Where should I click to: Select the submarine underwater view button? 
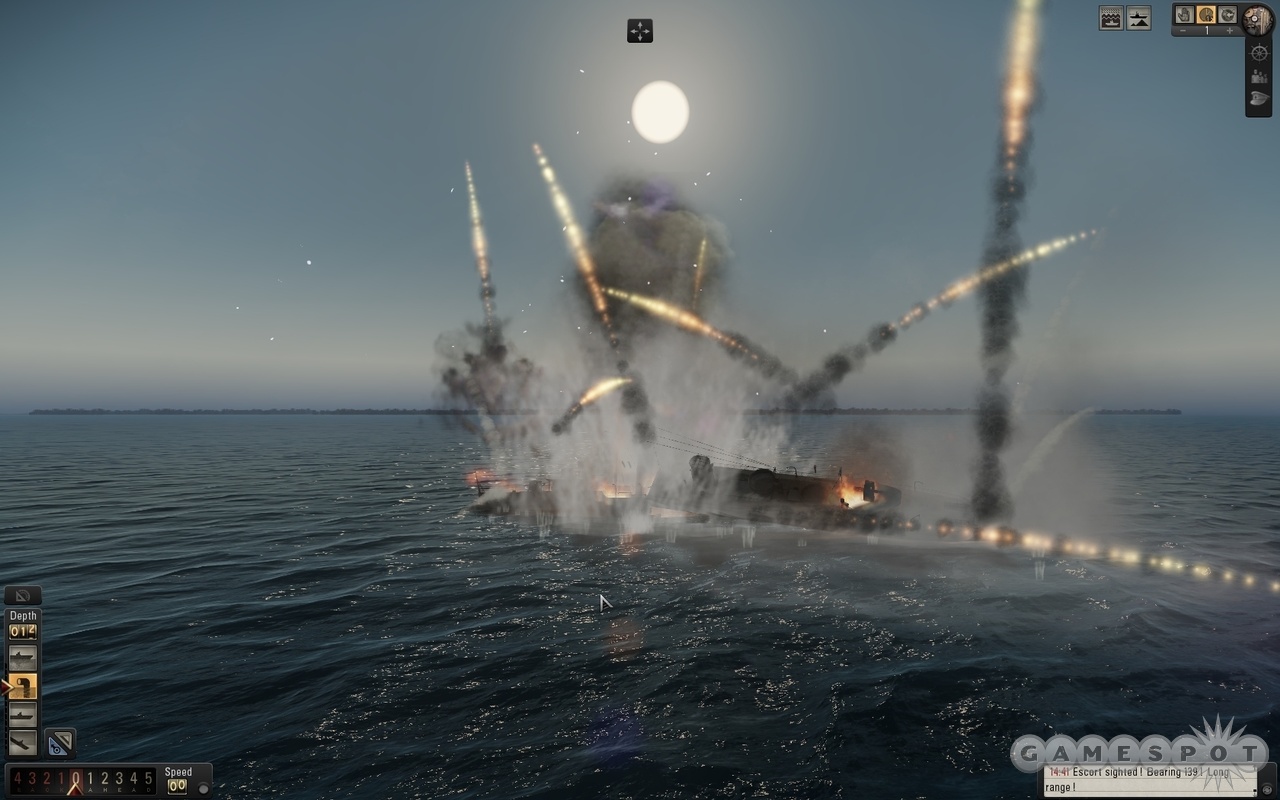click(x=1111, y=18)
